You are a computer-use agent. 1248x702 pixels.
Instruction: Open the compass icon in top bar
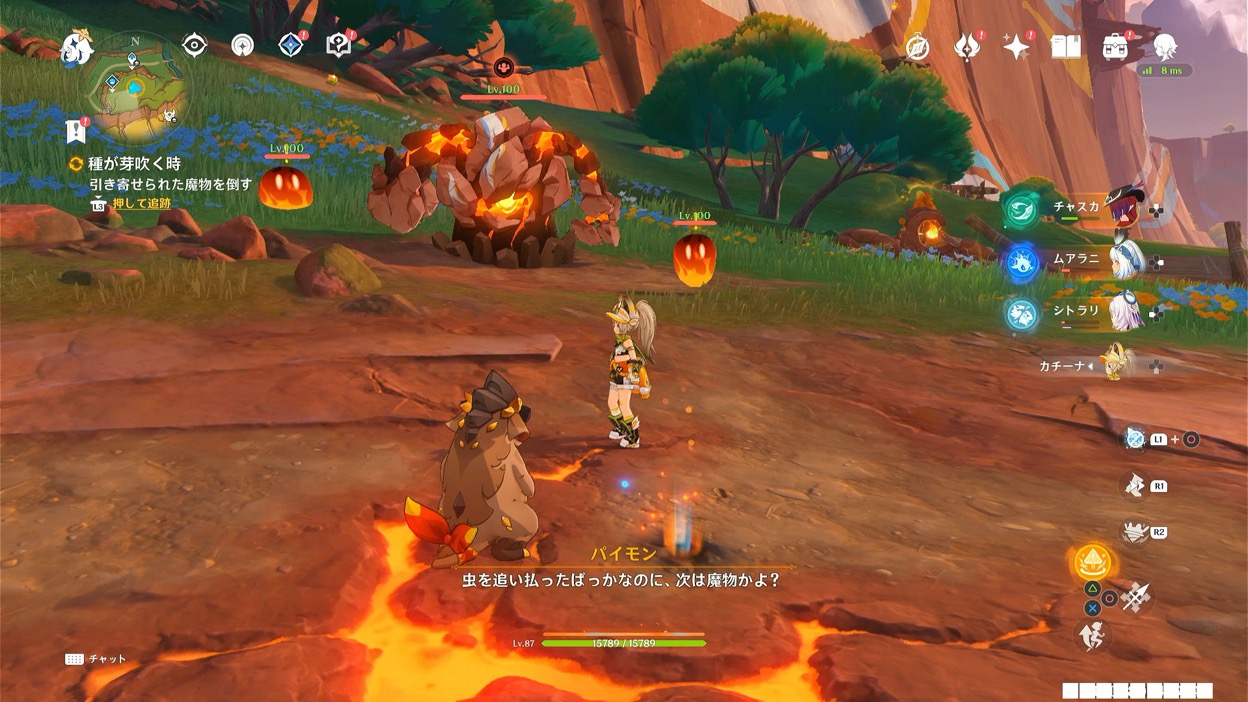pos(917,47)
